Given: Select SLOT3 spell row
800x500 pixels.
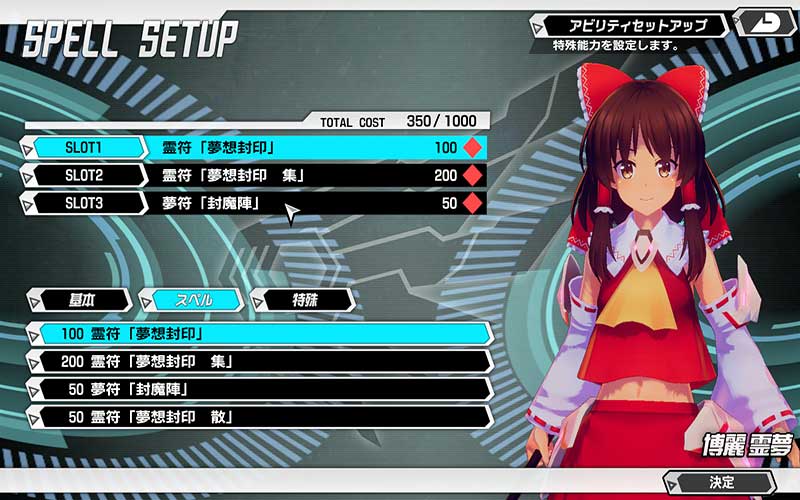Looking at the screenshot, I should pyautogui.click(x=255, y=204).
